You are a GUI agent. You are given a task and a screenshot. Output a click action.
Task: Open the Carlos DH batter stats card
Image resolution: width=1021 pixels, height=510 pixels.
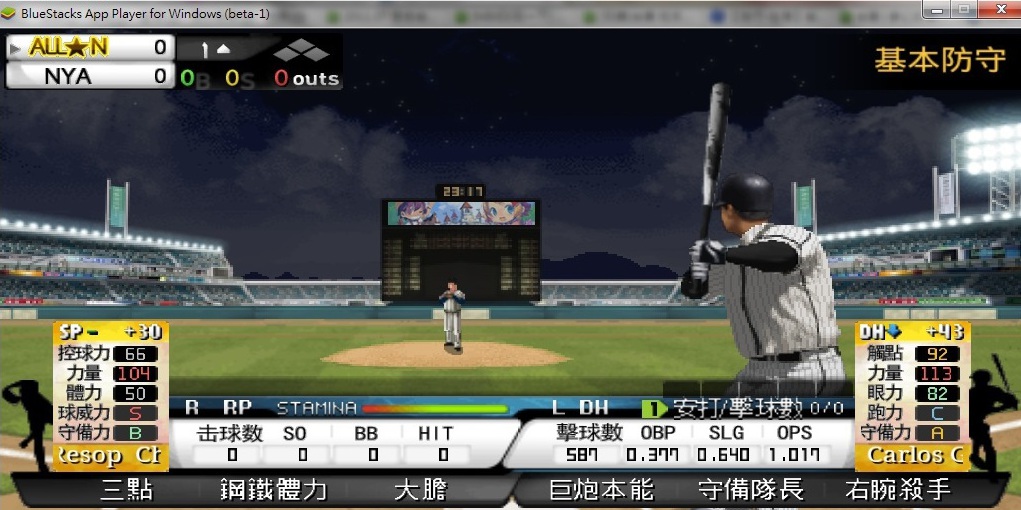click(x=912, y=396)
